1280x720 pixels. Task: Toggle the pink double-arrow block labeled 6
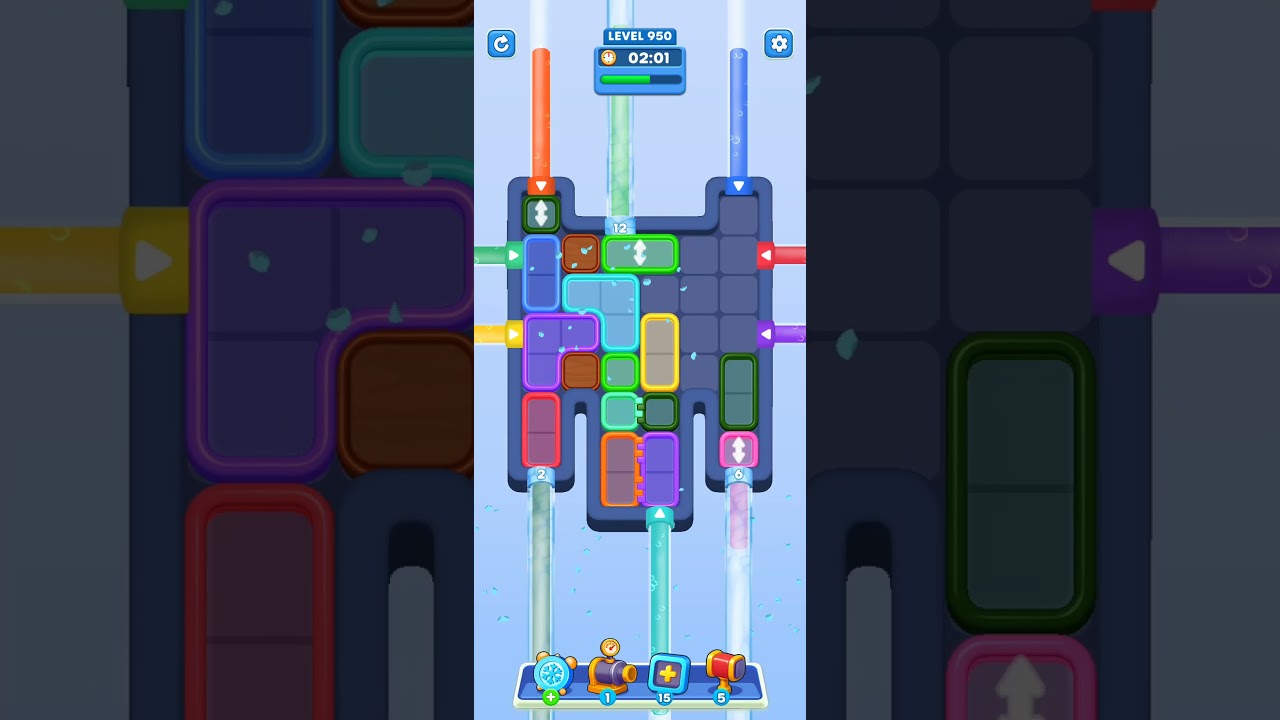click(x=739, y=450)
